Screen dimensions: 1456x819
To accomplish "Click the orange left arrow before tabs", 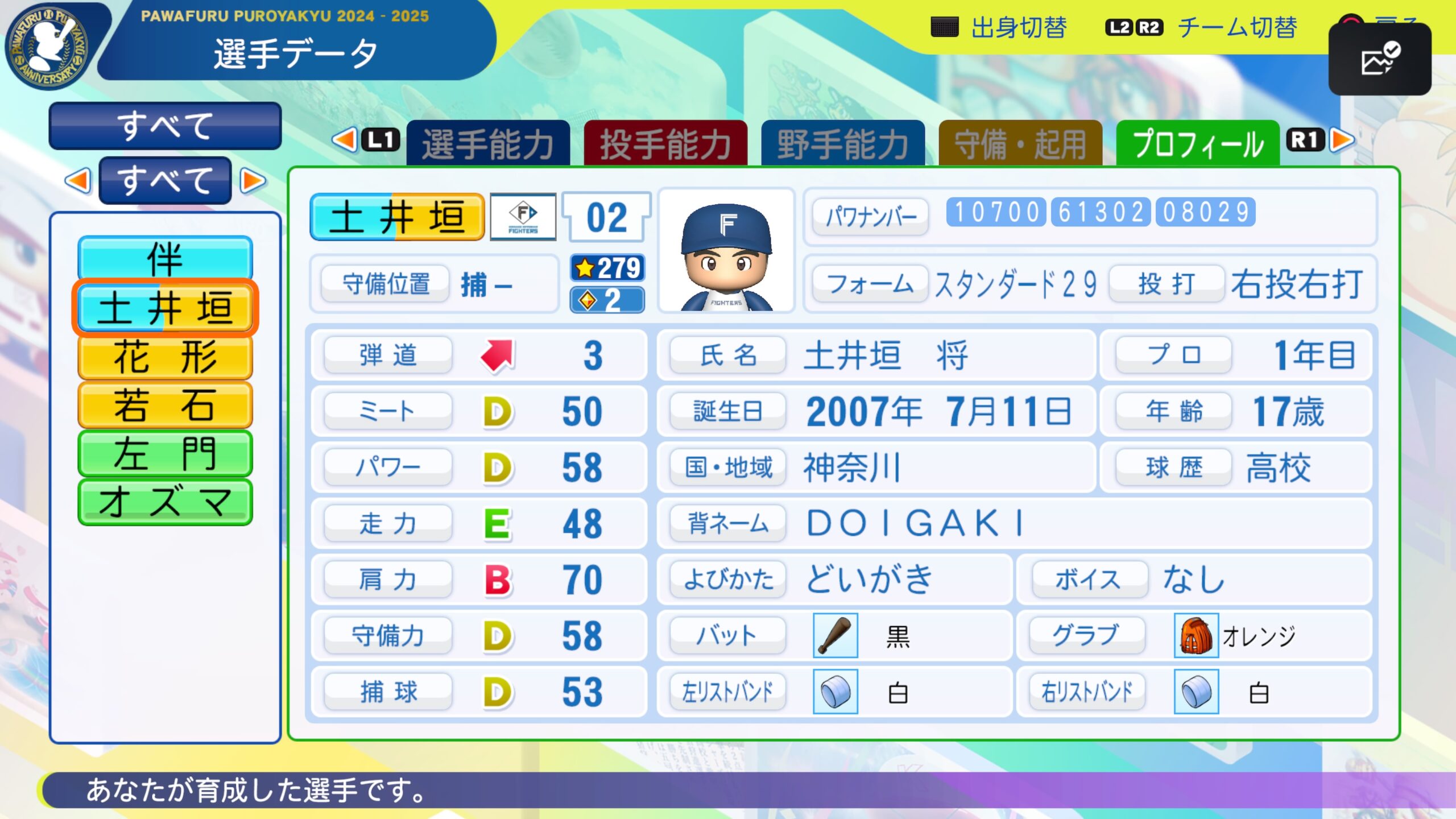I will click(x=345, y=140).
